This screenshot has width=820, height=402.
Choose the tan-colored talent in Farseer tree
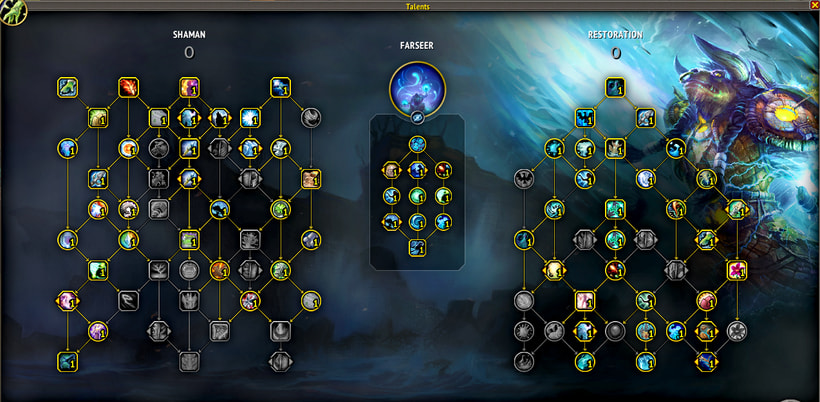[x=392, y=169]
